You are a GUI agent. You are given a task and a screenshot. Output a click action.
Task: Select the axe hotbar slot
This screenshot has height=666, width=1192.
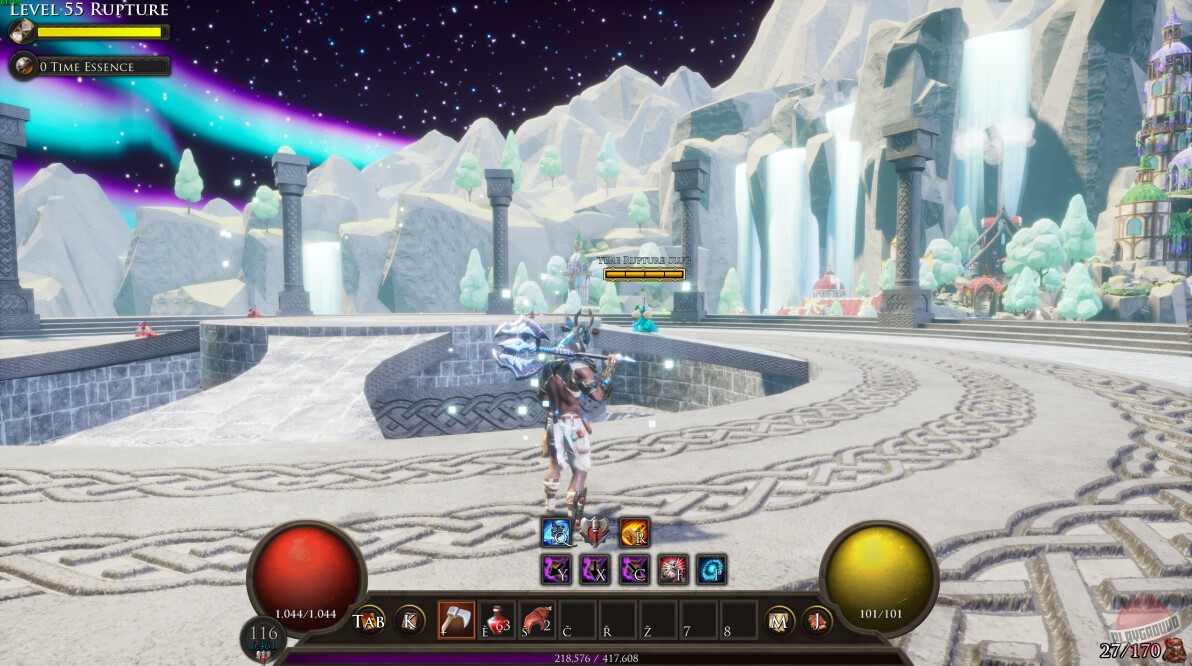[x=456, y=619]
